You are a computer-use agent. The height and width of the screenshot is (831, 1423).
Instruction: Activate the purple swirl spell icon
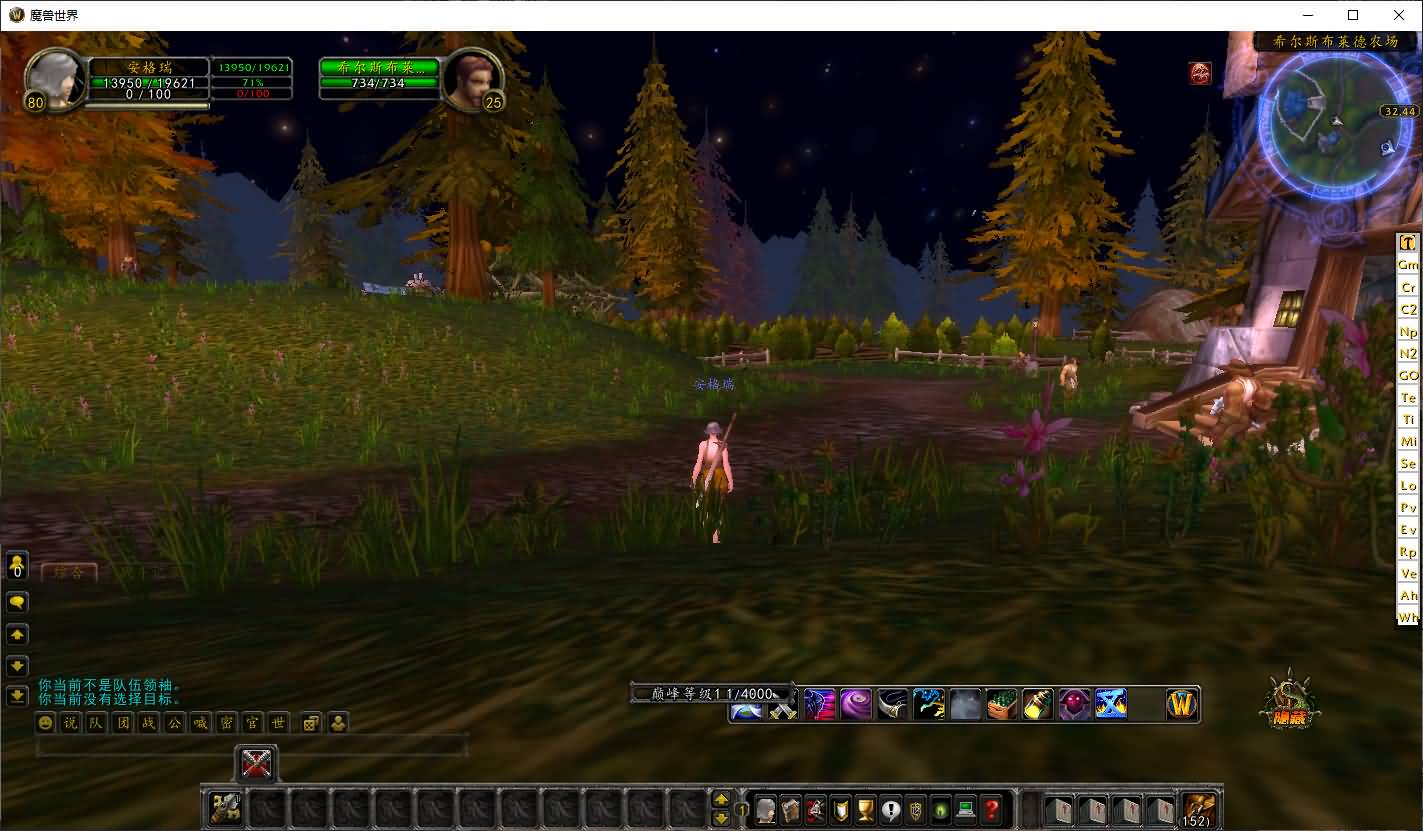coord(856,704)
